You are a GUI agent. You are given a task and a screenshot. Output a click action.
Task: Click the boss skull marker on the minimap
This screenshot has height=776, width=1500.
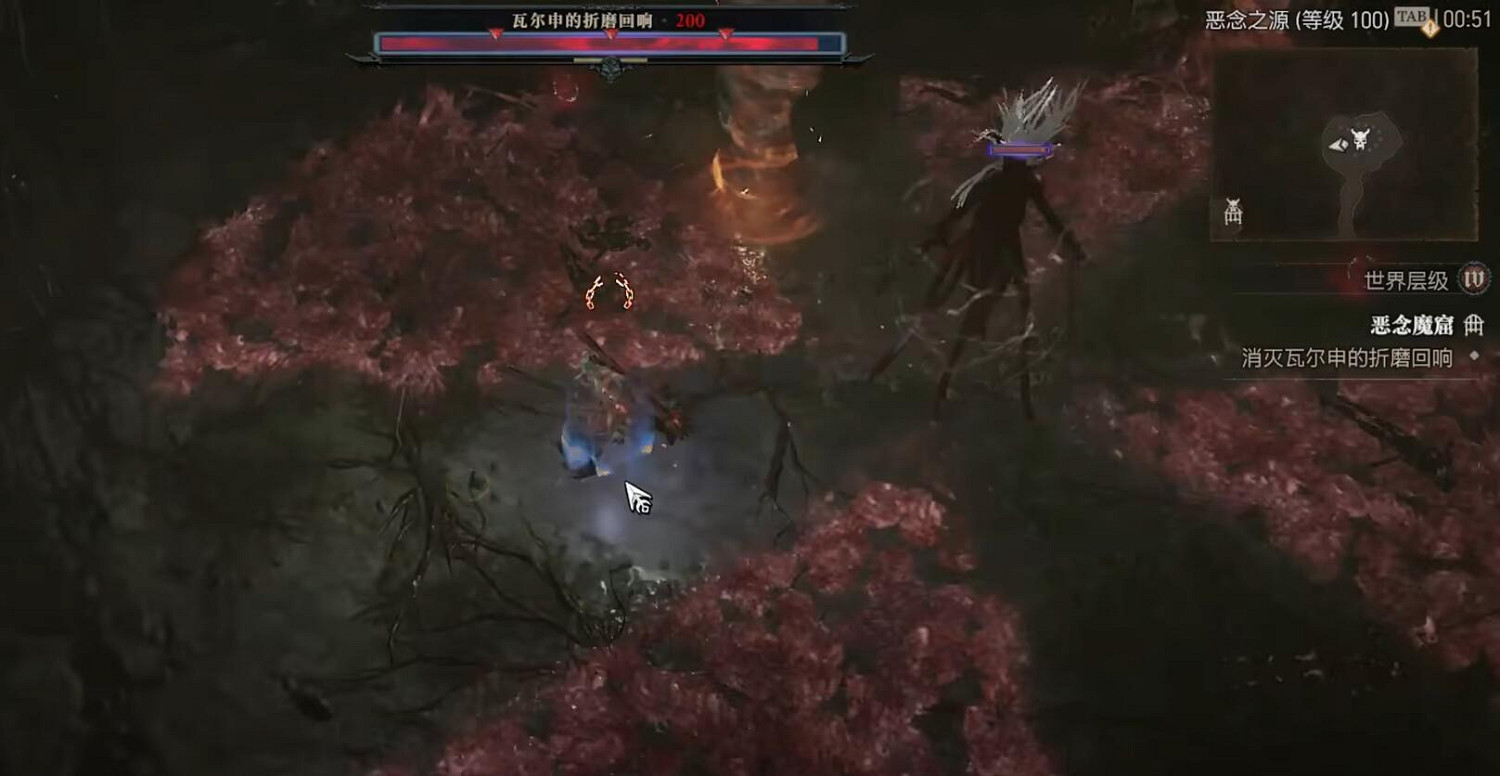[x=1361, y=138]
